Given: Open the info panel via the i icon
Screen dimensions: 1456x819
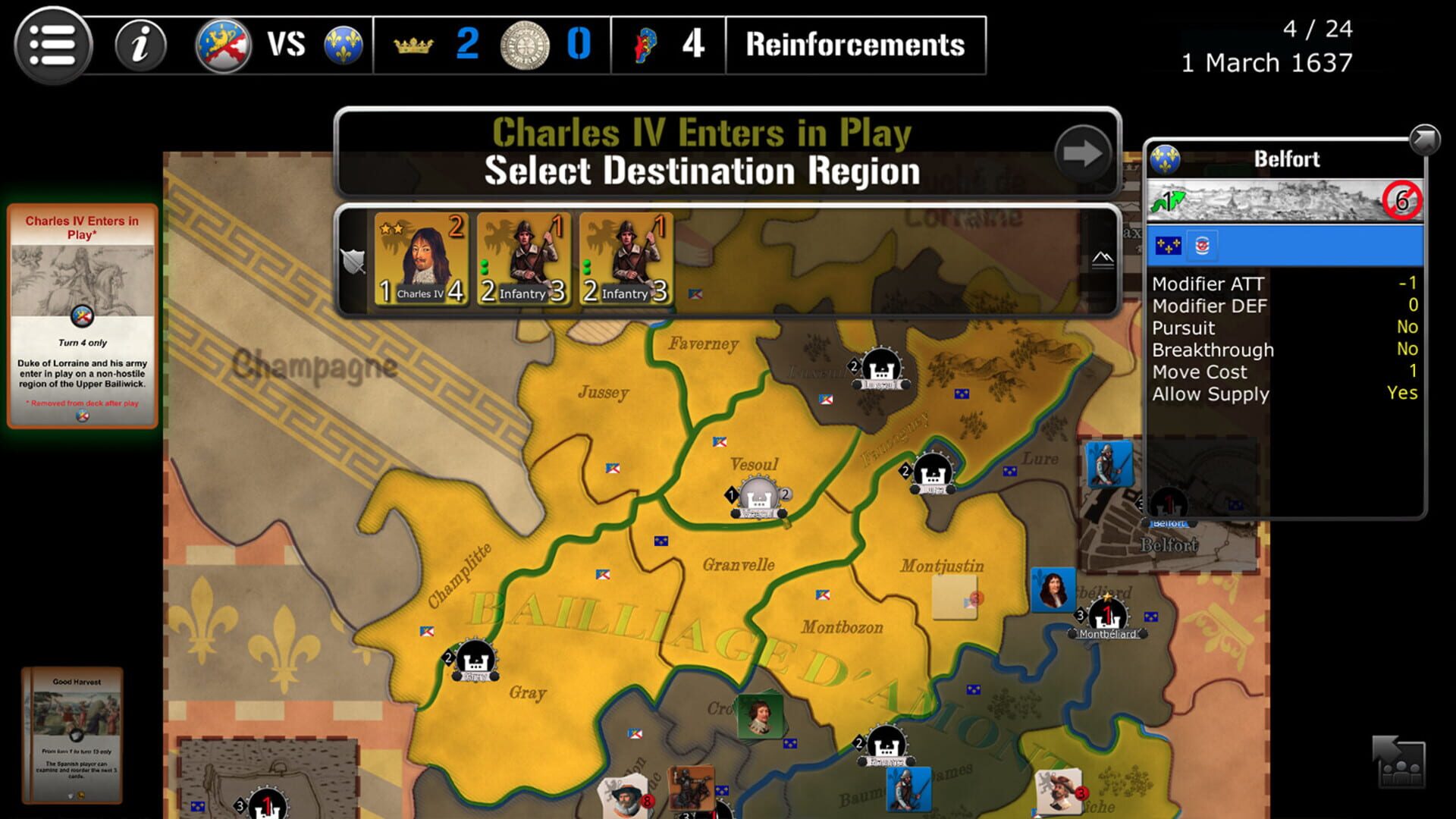Looking at the screenshot, I should tap(140, 45).
